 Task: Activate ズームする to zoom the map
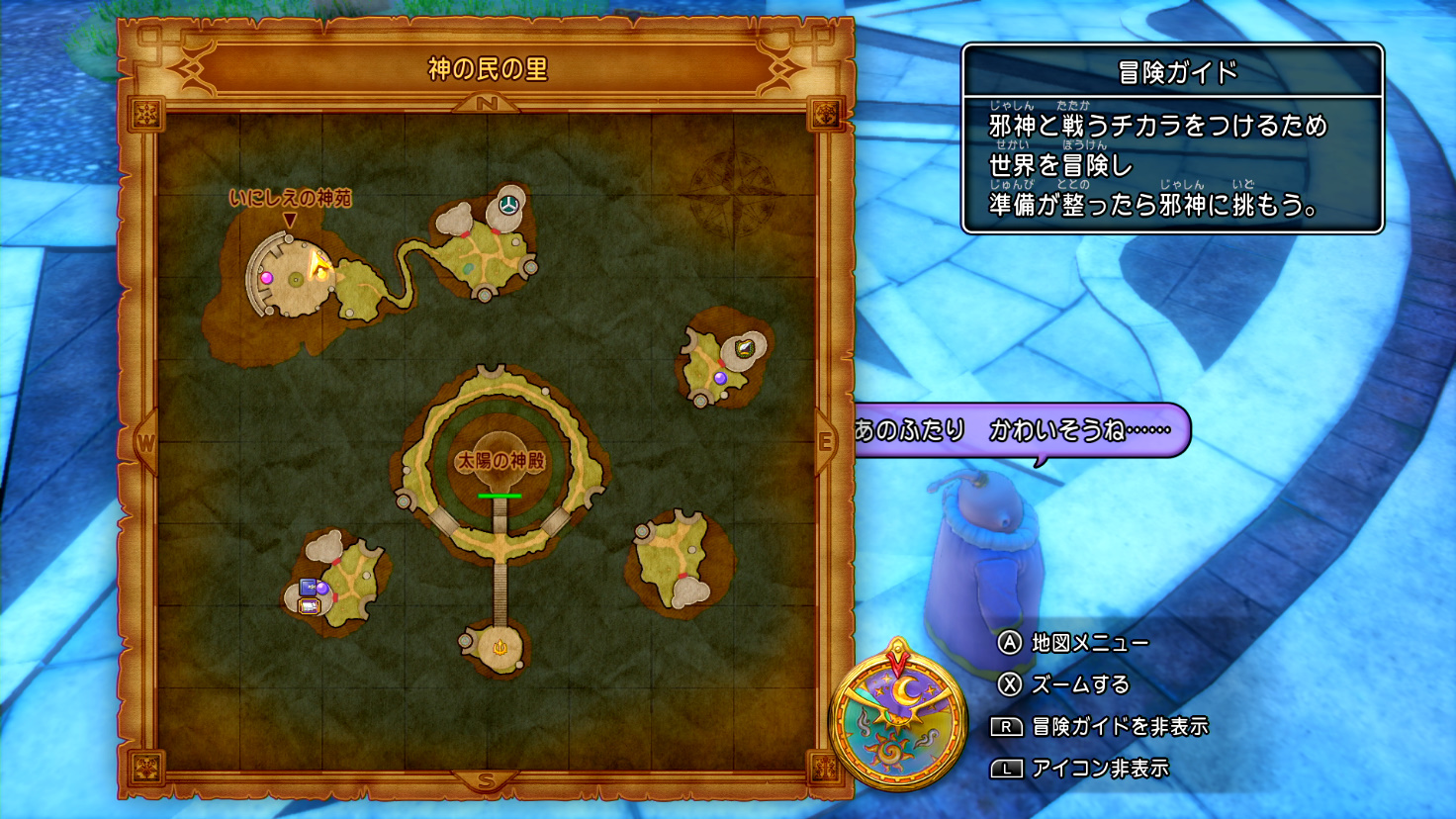click(x=1083, y=682)
